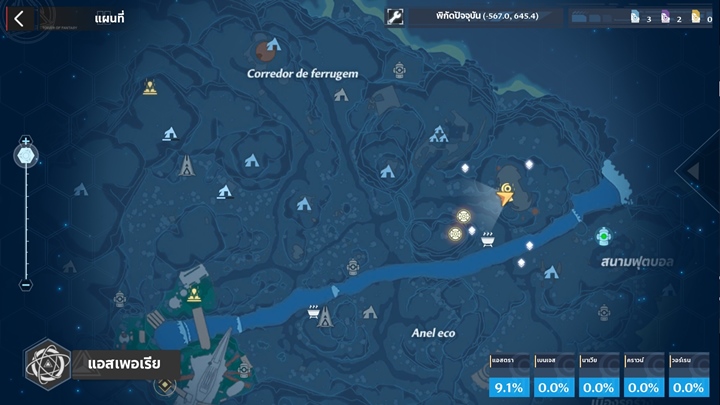Go back using the top-left arrow
720x405 pixels.
click(19, 18)
